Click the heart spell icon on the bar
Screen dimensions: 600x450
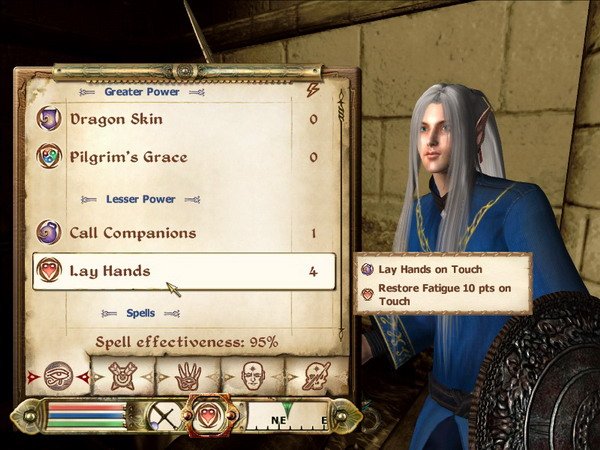tap(207, 414)
